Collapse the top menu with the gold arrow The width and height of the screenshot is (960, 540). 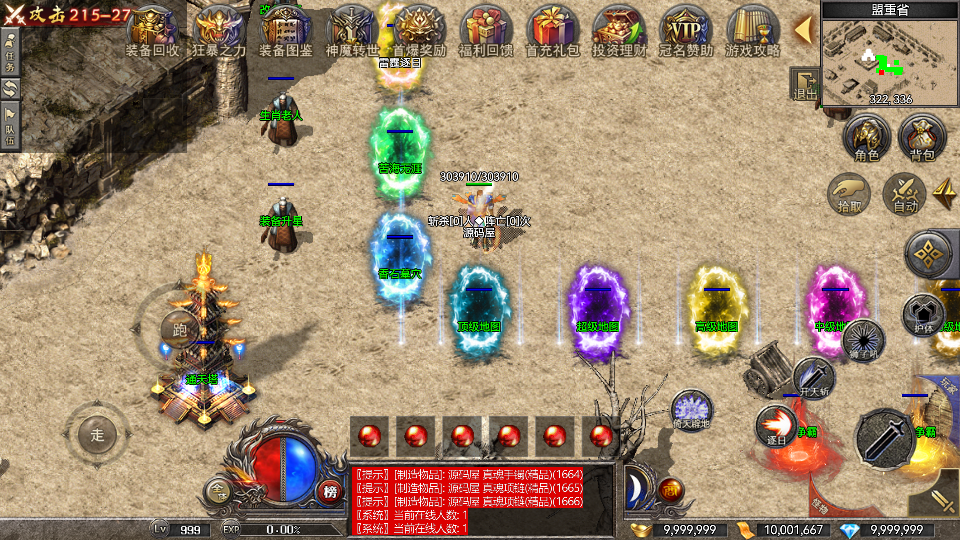[802, 29]
